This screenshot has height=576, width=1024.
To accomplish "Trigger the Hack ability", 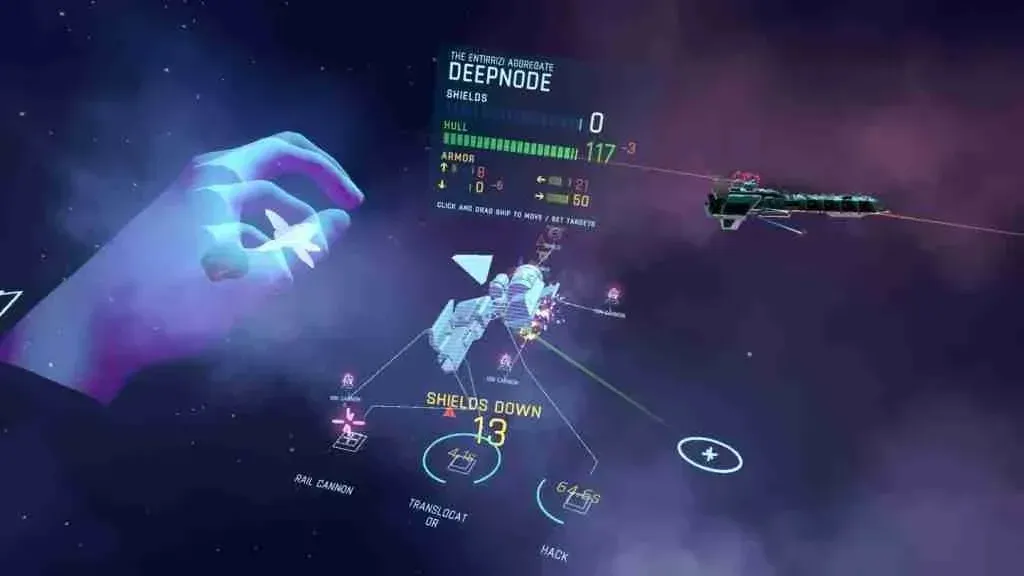I will pyautogui.click(x=574, y=497).
